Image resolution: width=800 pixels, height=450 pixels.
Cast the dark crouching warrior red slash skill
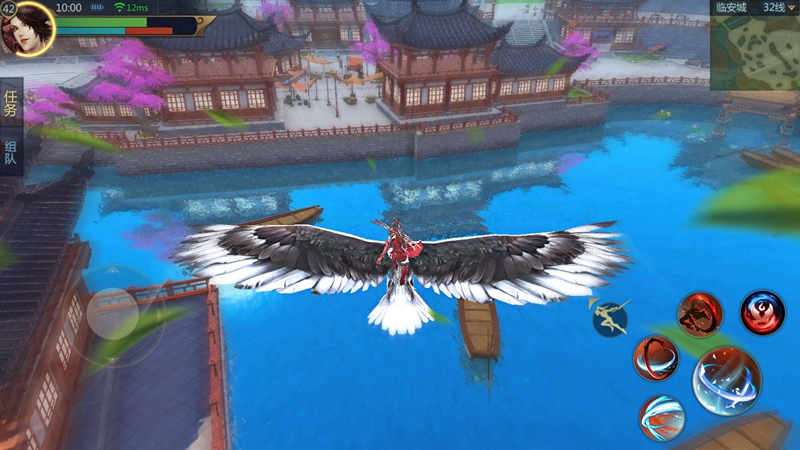point(700,314)
